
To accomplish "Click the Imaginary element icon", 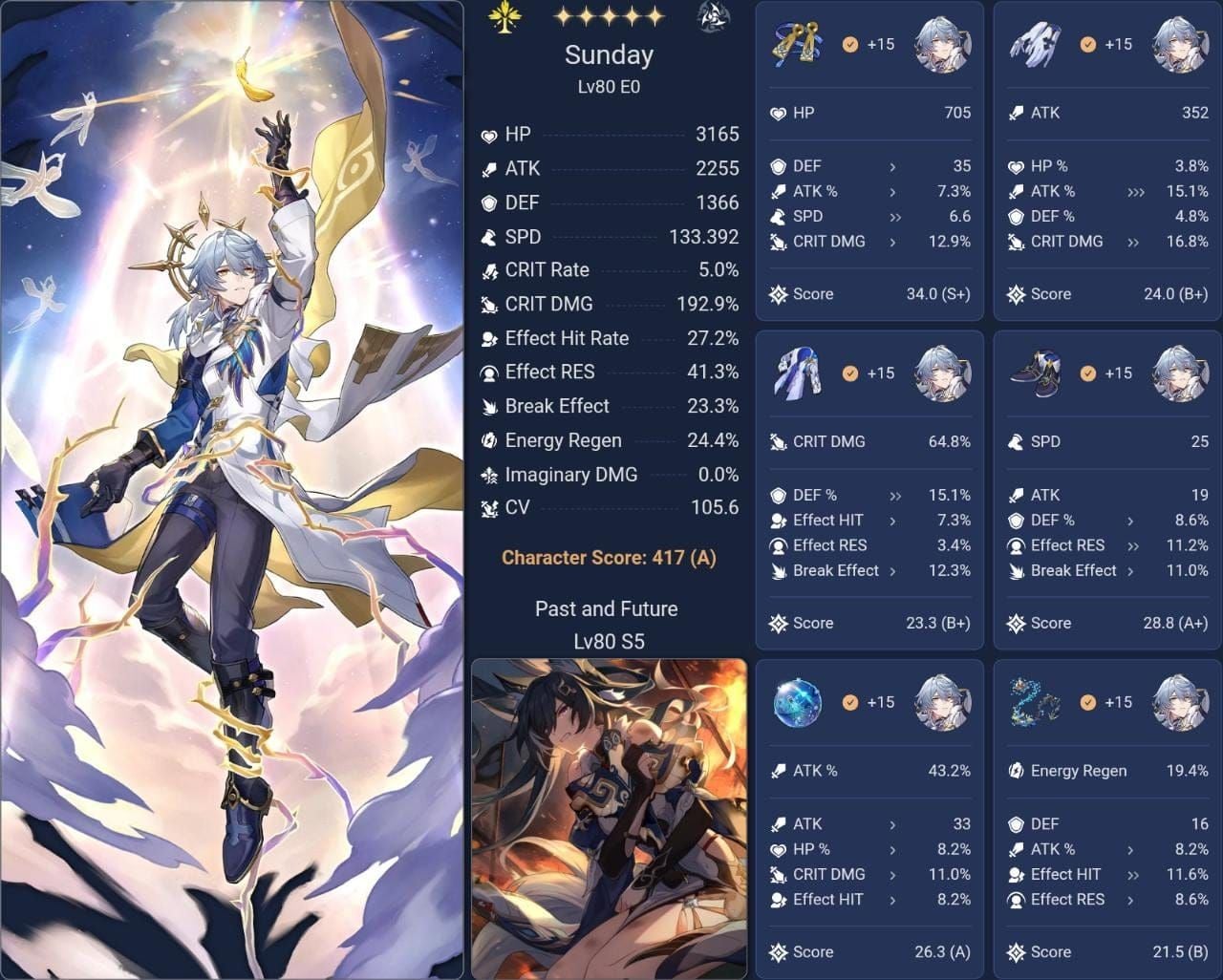I will (x=713, y=18).
